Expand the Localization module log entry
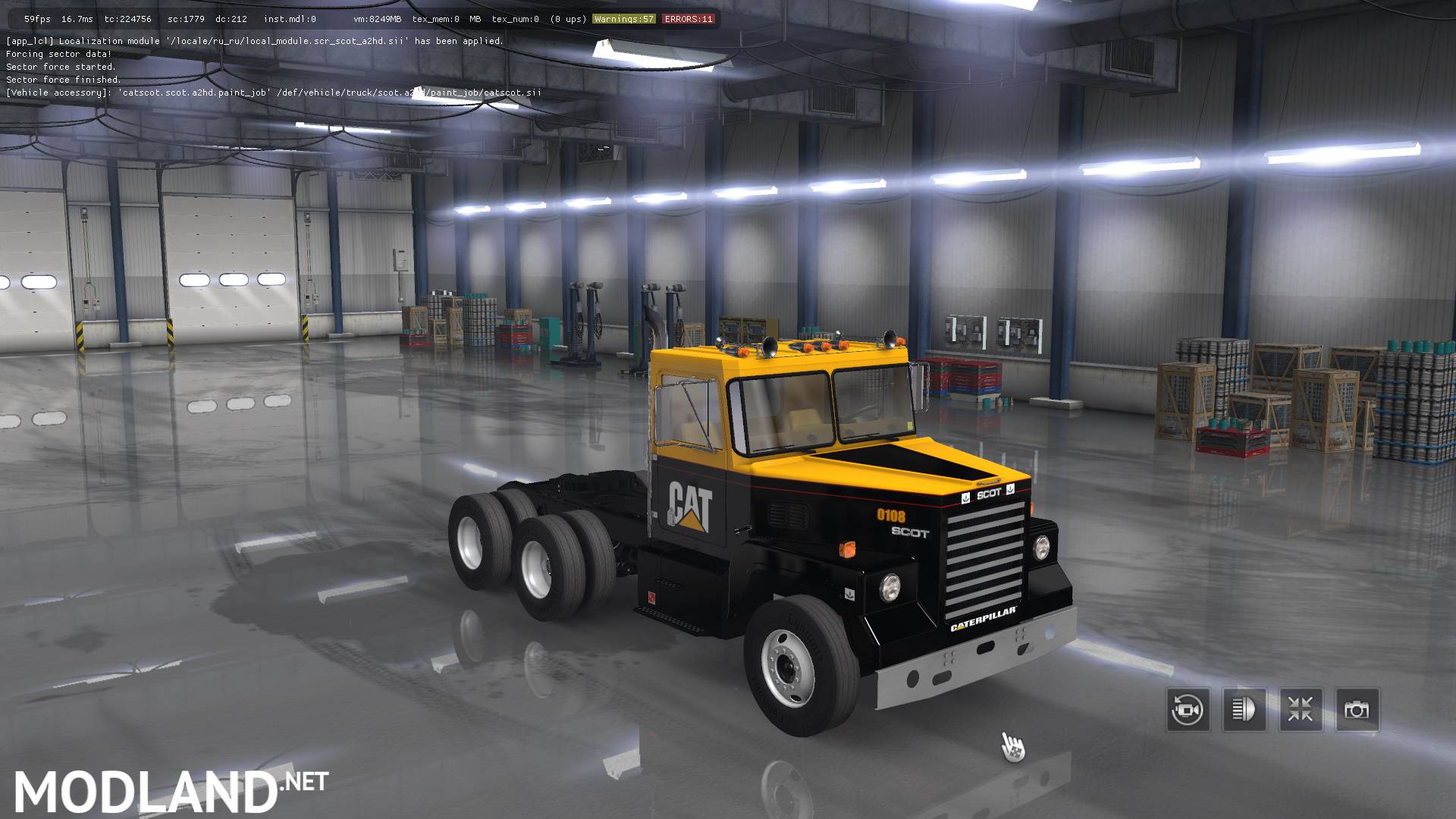1456x819 pixels. pos(254,41)
